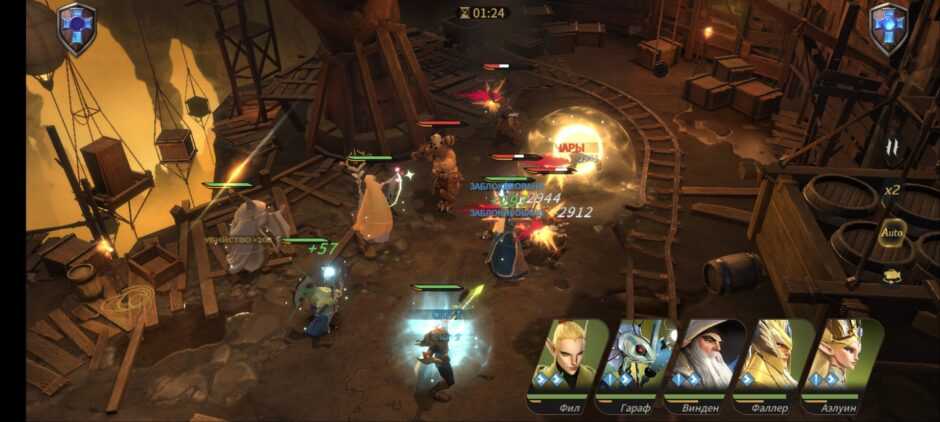Pause the battle
940x422 pixels.
891,147
